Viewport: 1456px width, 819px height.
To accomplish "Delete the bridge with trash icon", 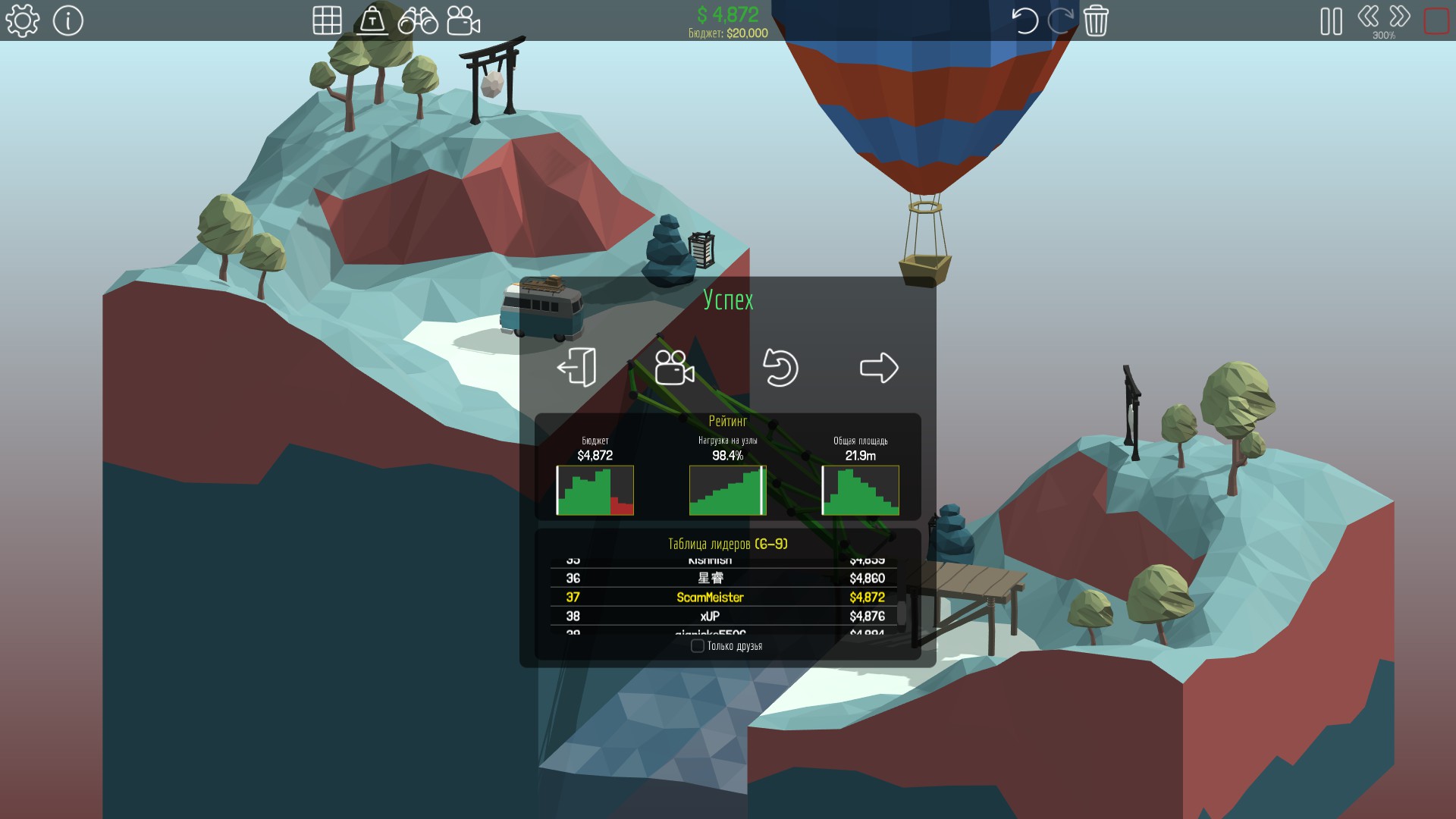I will pyautogui.click(x=1096, y=20).
